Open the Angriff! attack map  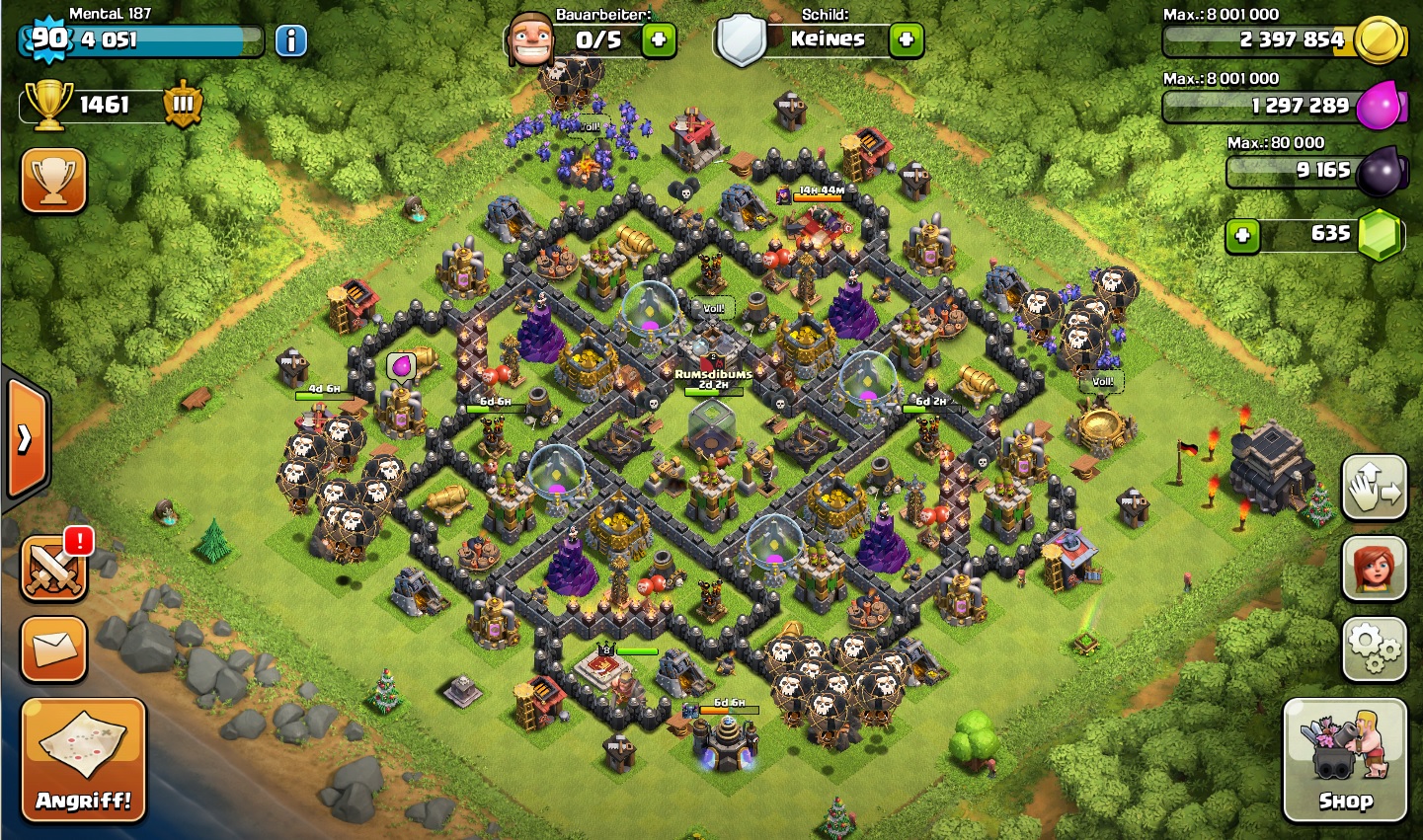coord(83,758)
